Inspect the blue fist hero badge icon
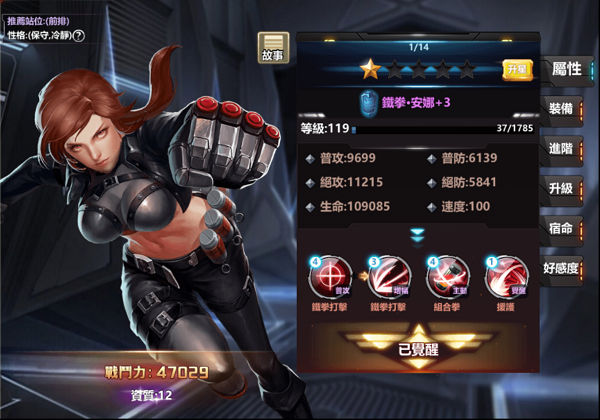 [x=367, y=102]
